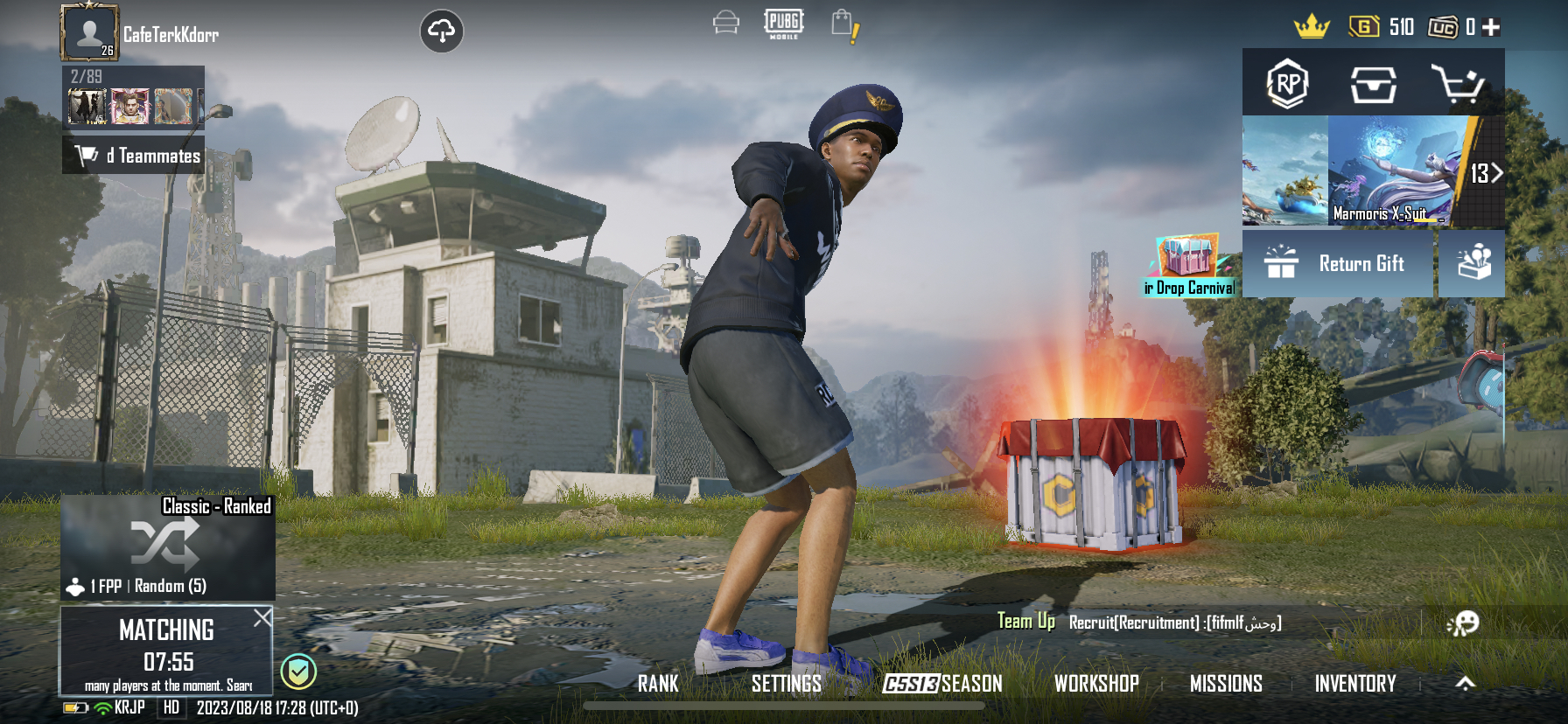Open CafeTerkKdorr player profile avatar
Screen dimensions: 1568x724
pyautogui.click(x=88, y=32)
